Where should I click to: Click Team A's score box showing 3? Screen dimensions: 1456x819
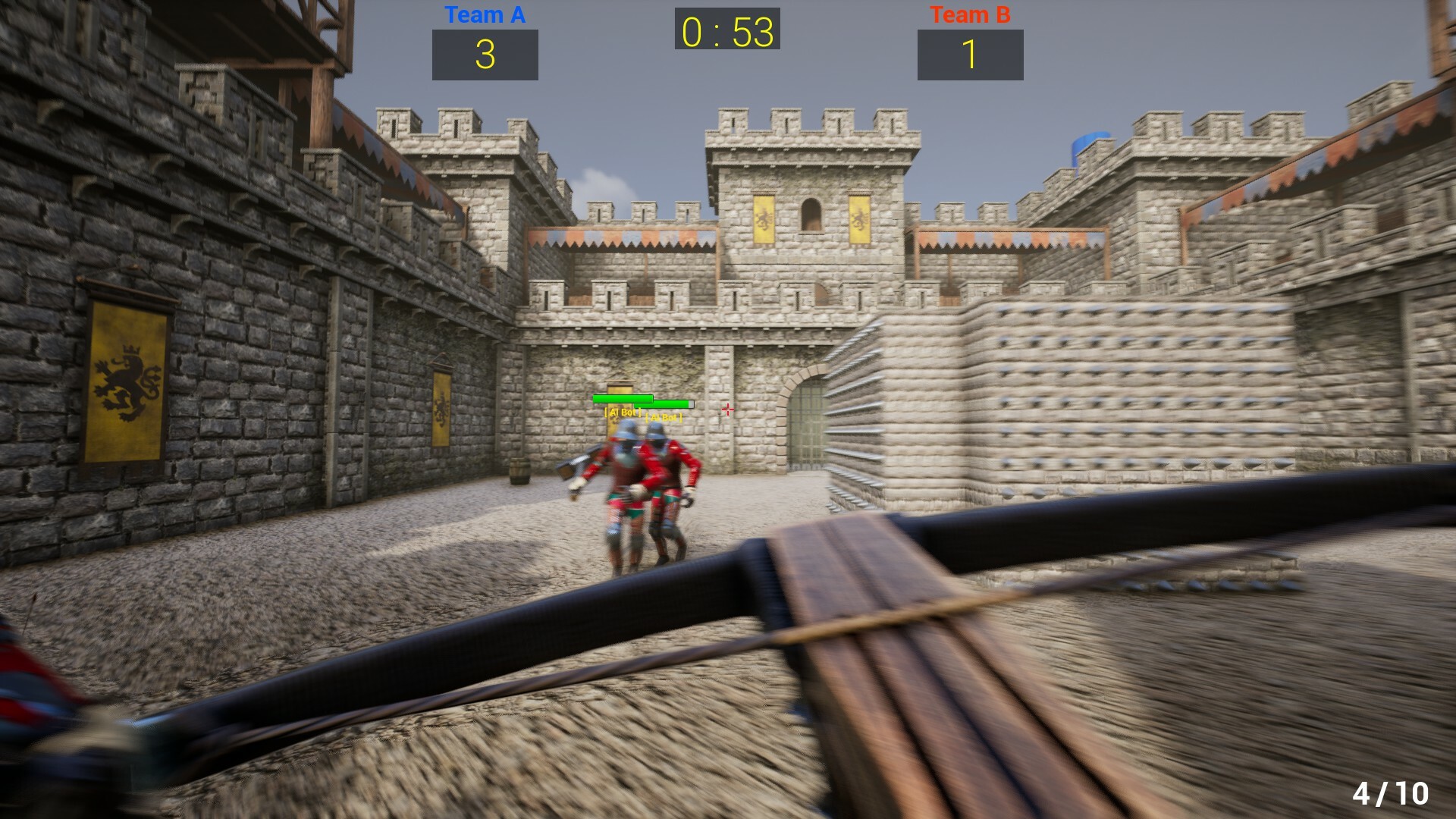point(485,55)
